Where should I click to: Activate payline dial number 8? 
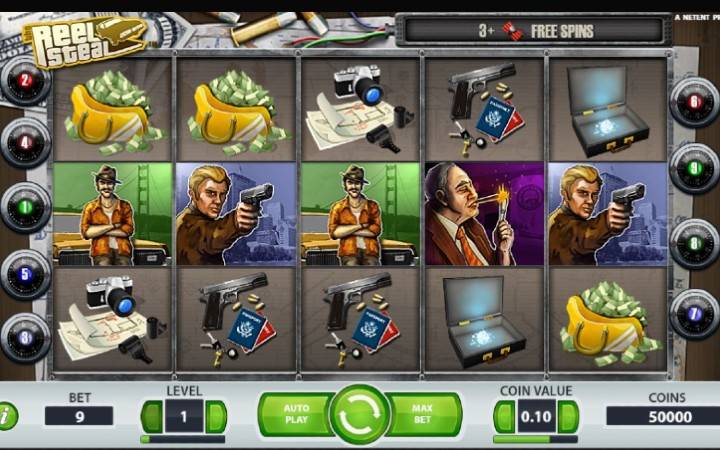(x=694, y=241)
